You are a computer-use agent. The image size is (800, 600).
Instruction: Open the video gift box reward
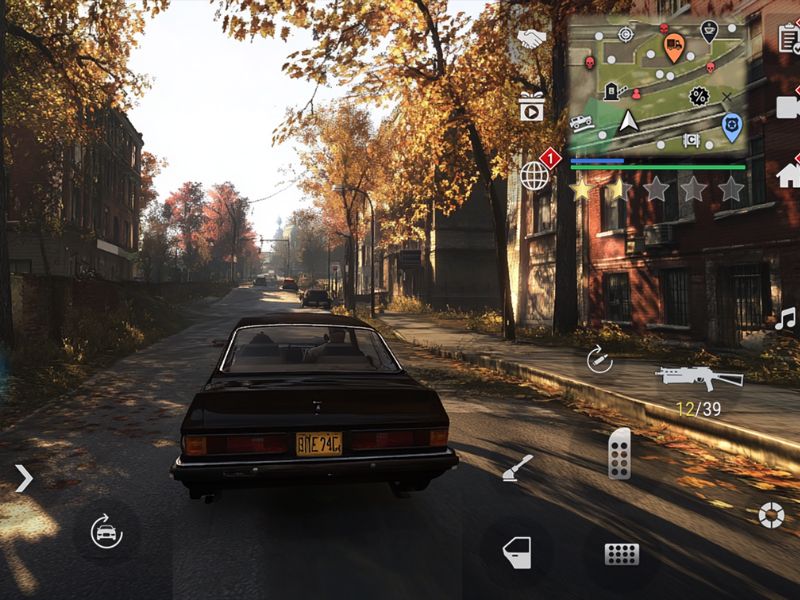531,106
